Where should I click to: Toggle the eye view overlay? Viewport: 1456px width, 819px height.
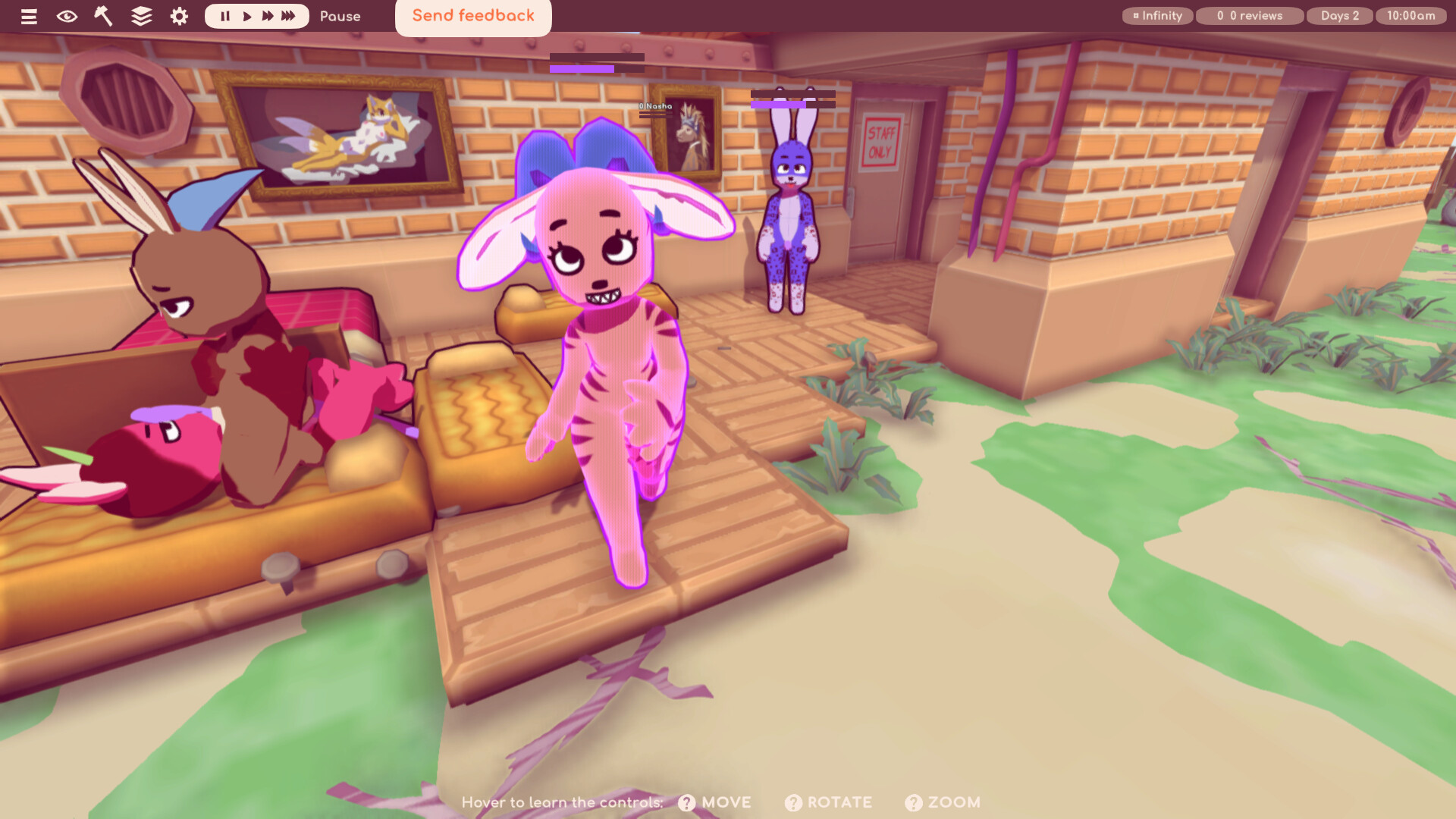[x=67, y=16]
